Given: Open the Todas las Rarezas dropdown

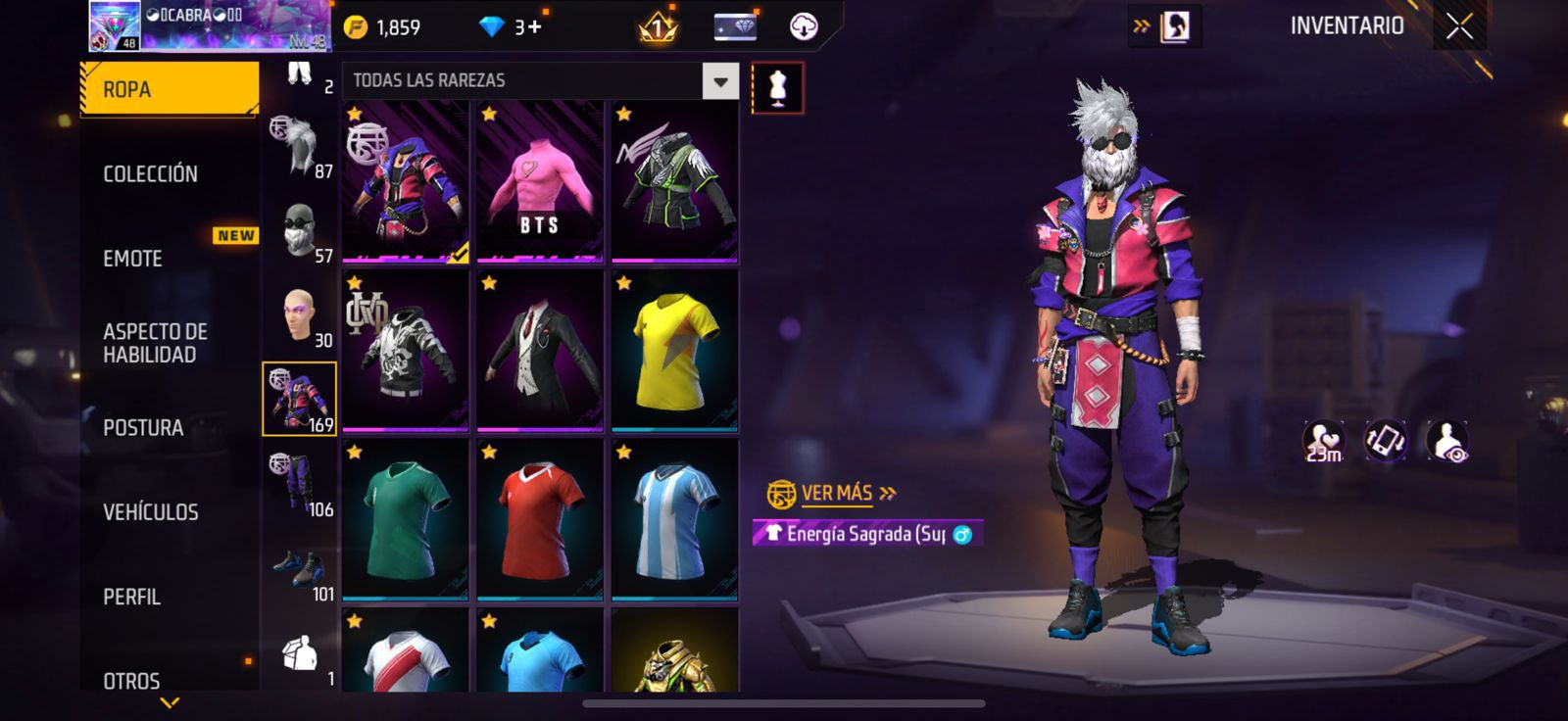Looking at the screenshot, I should (720, 81).
